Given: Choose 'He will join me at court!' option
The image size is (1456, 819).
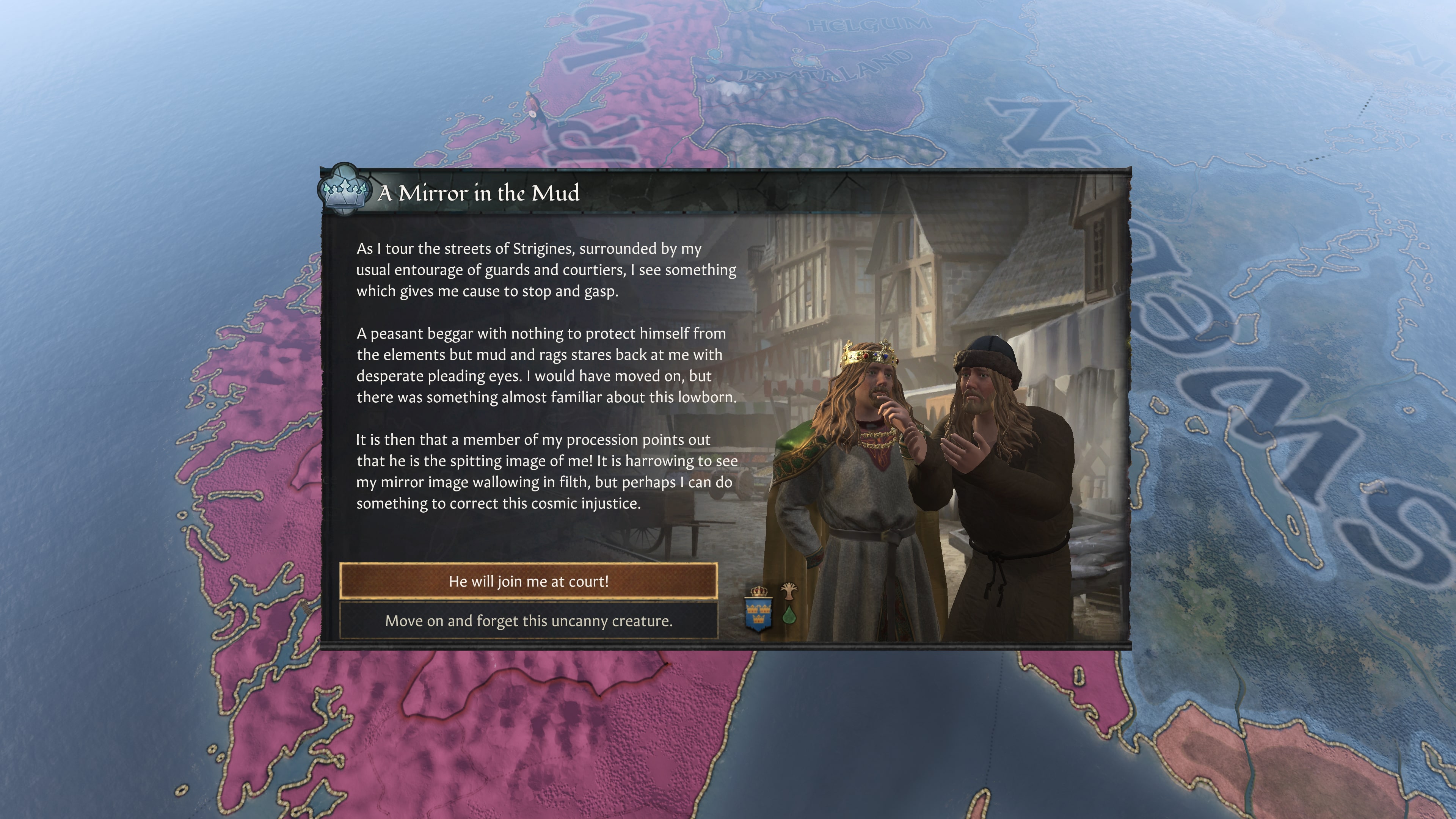Looking at the screenshot, I should tap(529, 581).
